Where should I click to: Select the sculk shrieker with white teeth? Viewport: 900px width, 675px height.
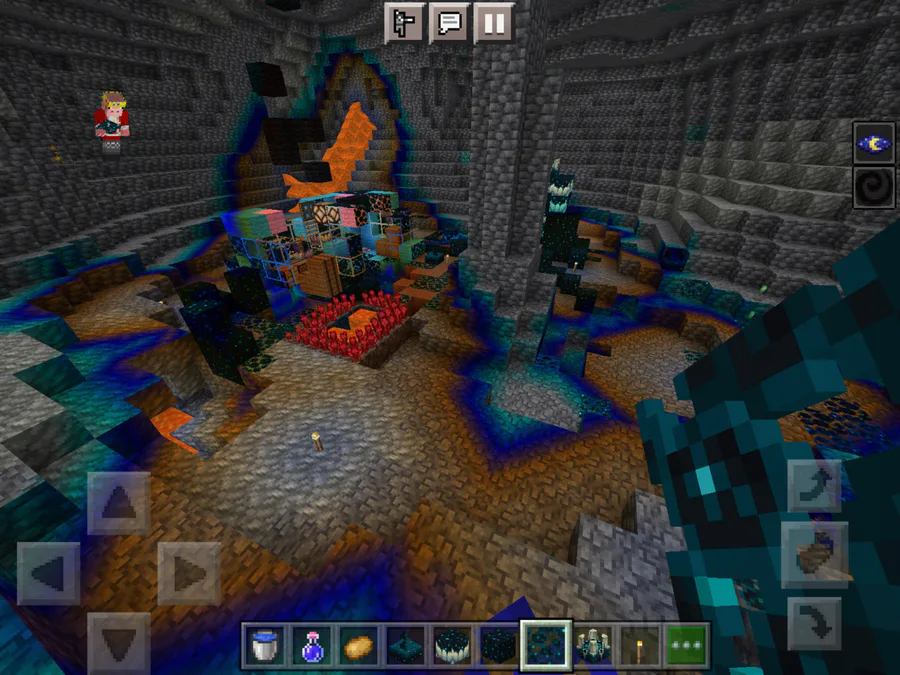[452, 646]
